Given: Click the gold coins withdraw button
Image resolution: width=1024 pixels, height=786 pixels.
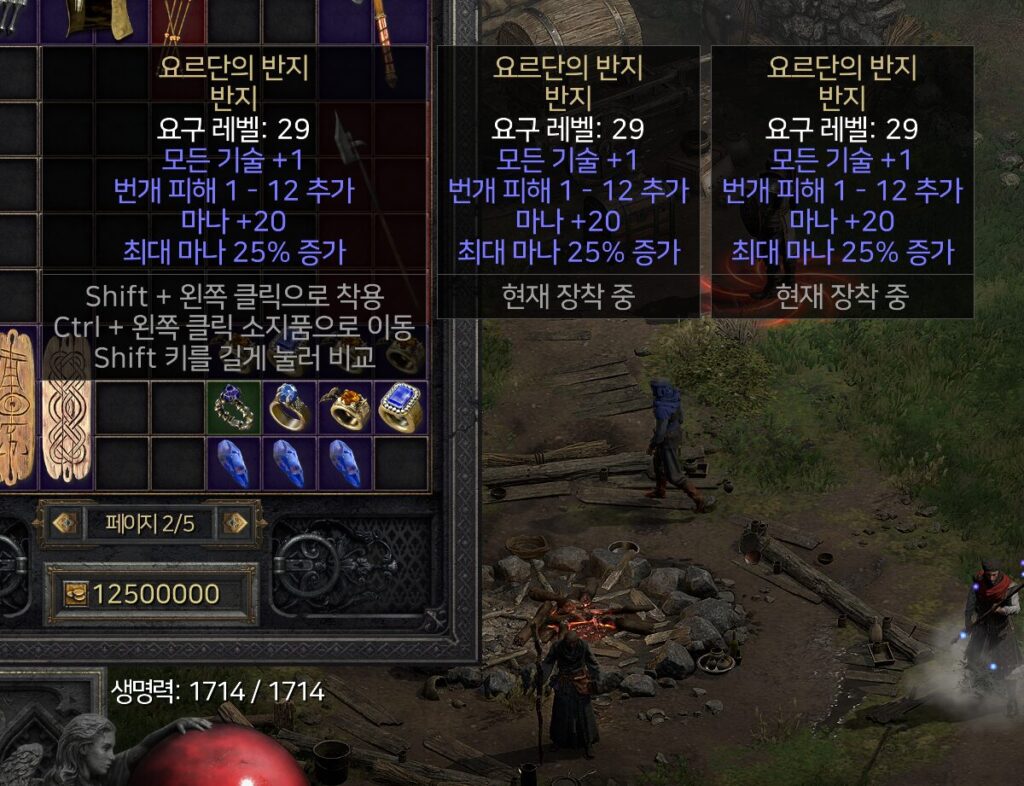Looking at the screenshot, I should click(x=75, y=594).
